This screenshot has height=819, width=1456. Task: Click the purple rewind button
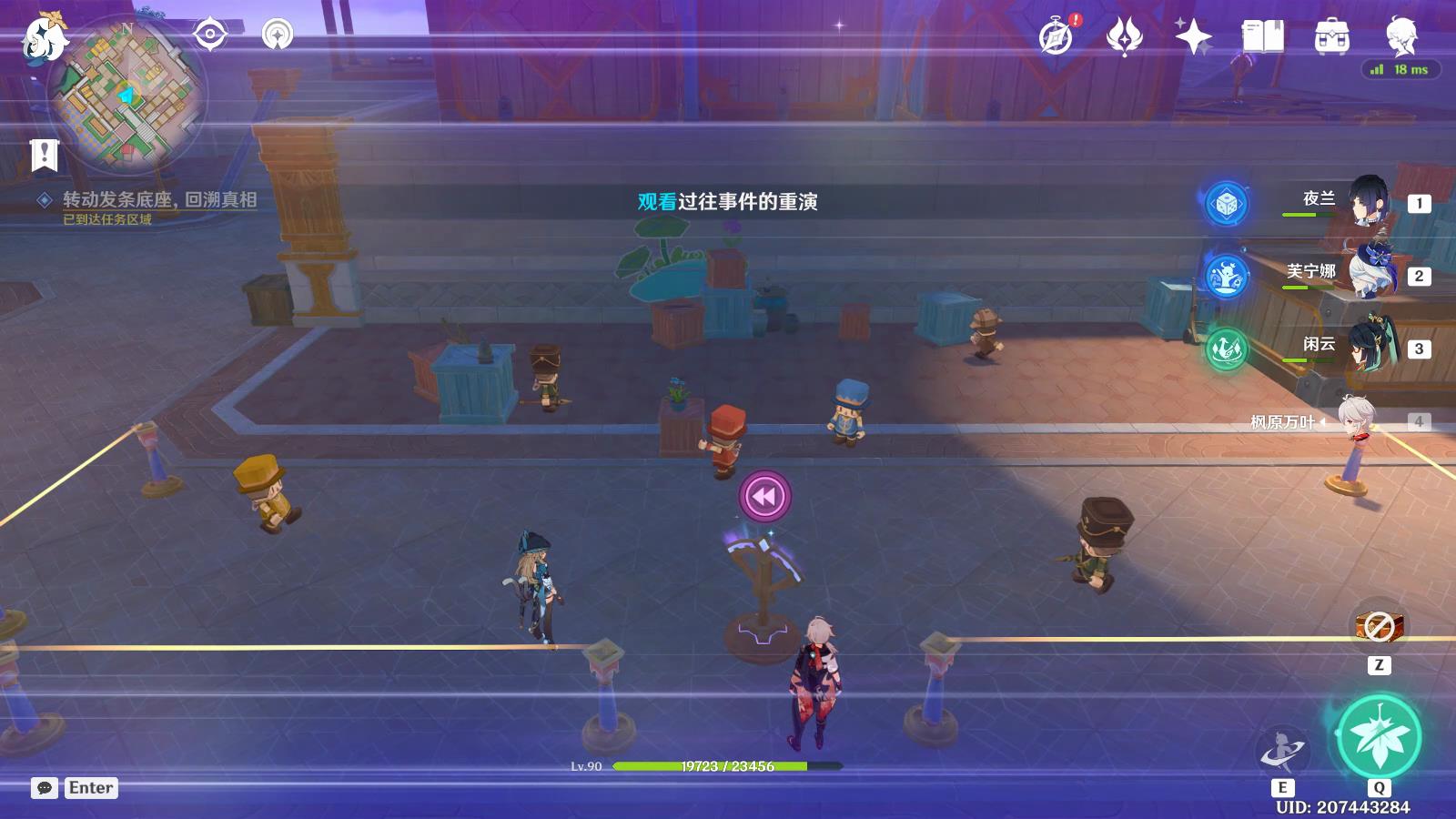(x=765, y=496)
